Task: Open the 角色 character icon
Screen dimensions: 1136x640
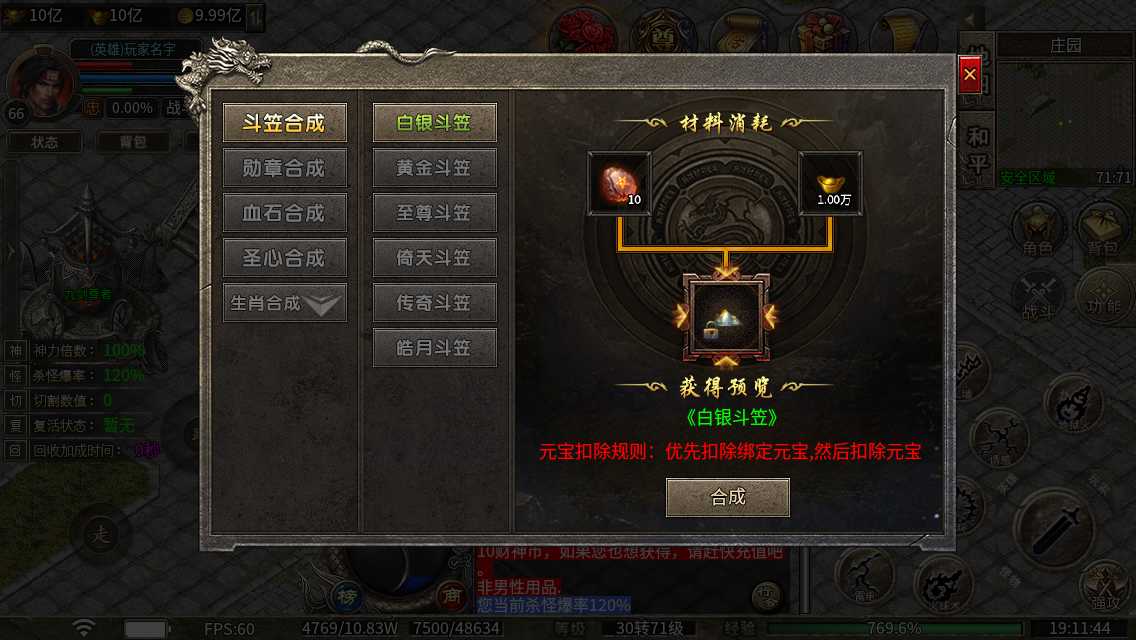Action: [x=1037, y=230]
